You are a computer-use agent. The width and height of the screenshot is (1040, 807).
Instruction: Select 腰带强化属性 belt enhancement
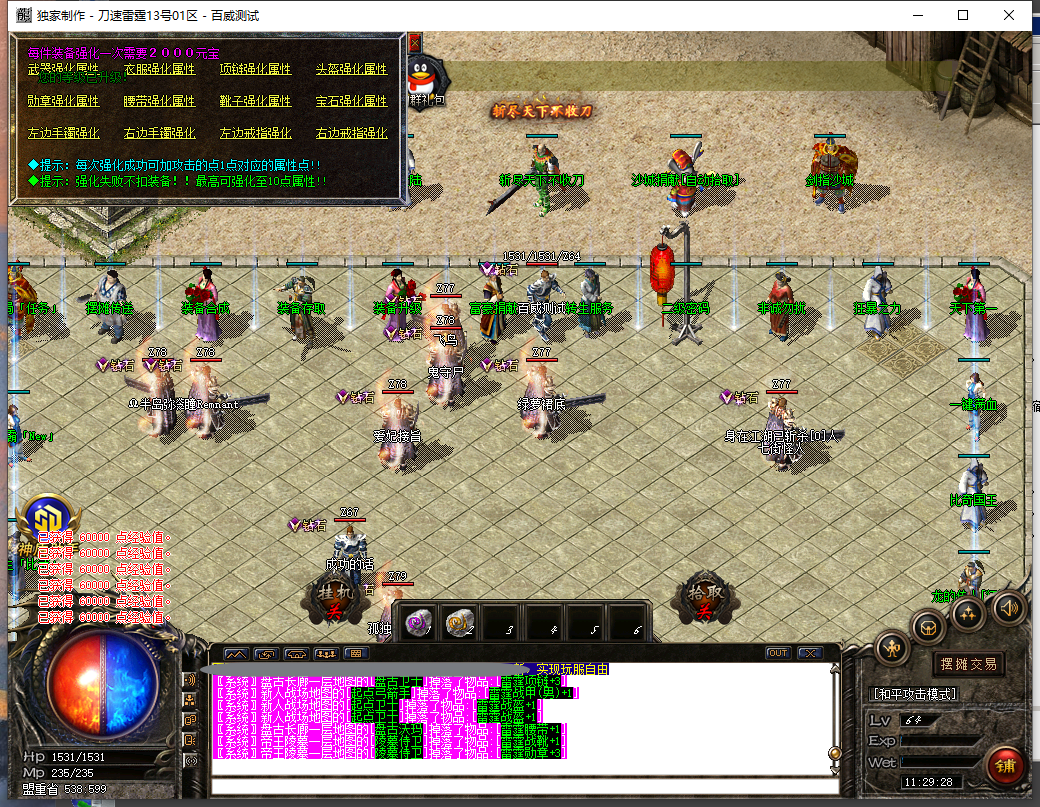point(159,102)
